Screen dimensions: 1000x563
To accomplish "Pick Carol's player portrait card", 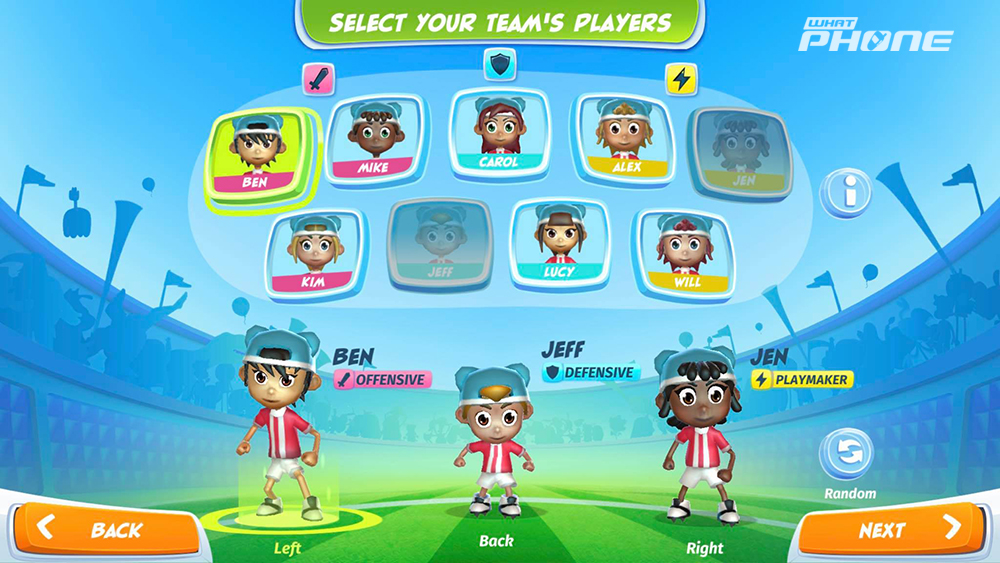I will (498, 134).
